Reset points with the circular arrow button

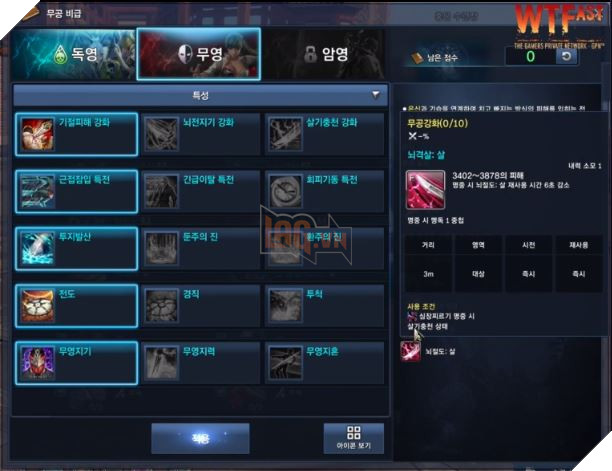566,57
